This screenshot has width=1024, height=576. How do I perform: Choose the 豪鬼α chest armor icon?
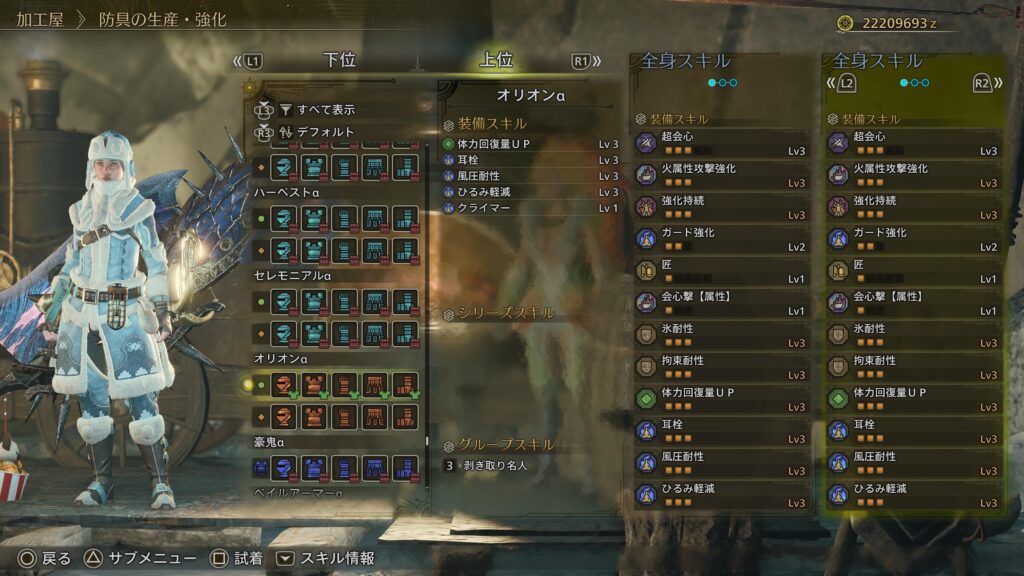(315, 466)
